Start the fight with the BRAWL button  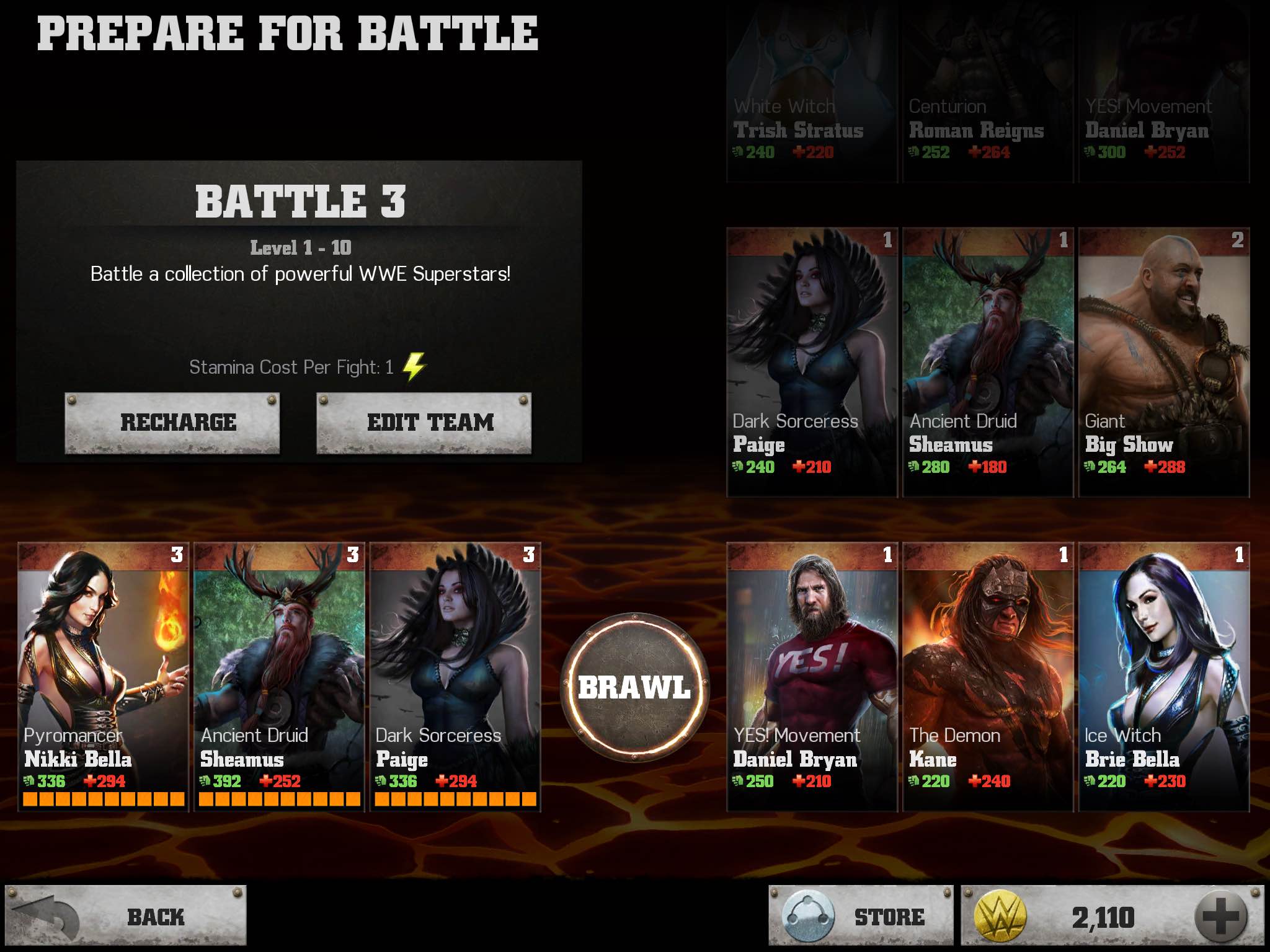634,686
